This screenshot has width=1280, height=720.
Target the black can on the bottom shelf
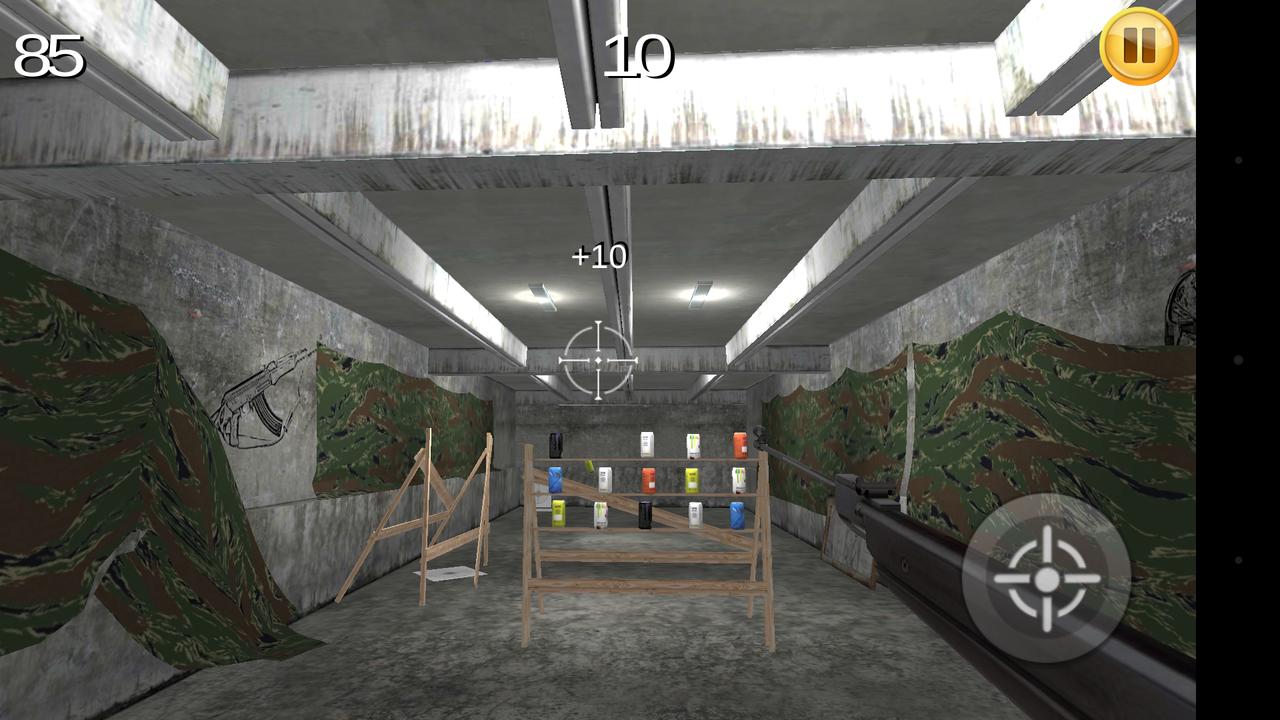pos(644,515)
